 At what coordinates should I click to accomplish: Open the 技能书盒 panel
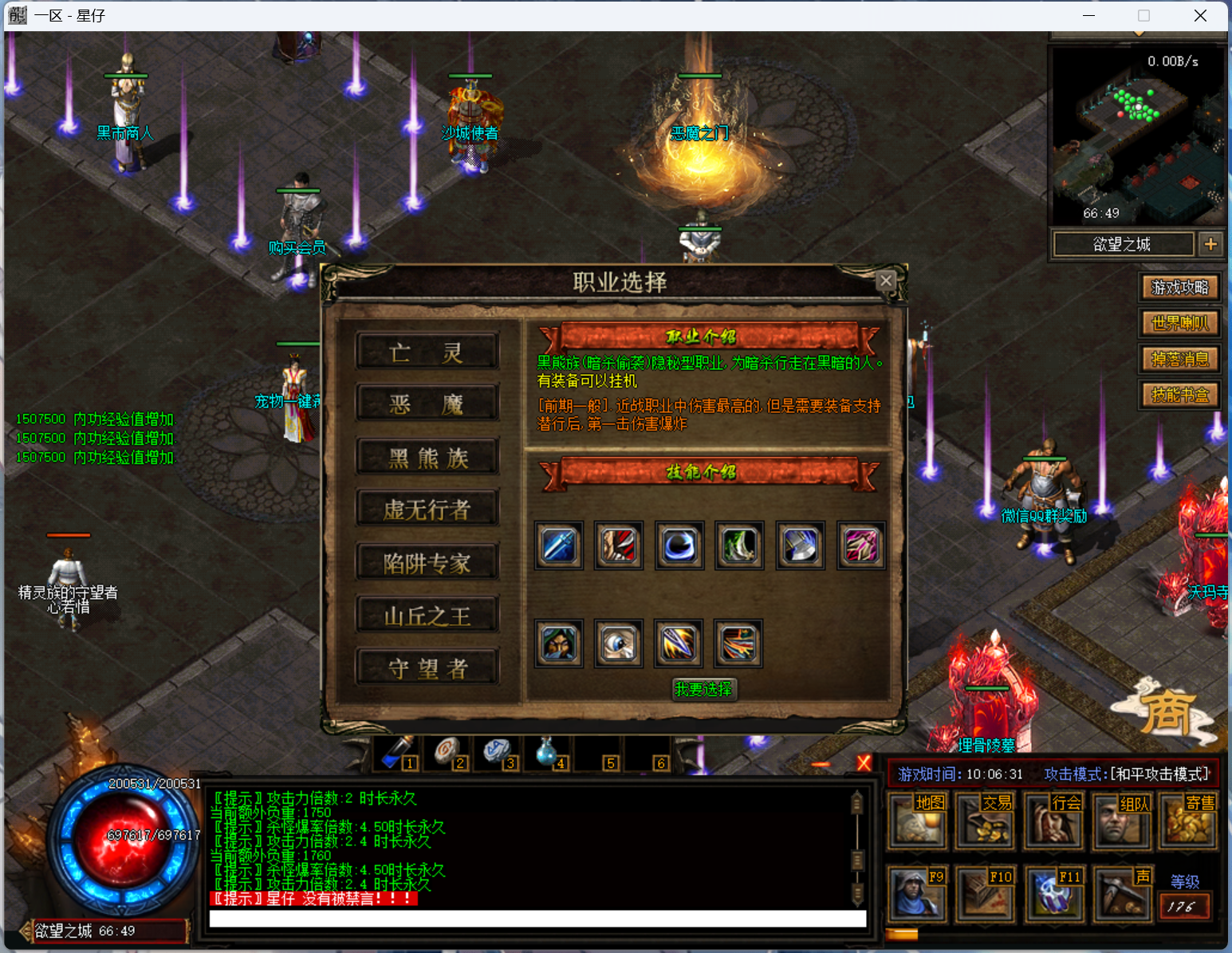[1180, 395]
